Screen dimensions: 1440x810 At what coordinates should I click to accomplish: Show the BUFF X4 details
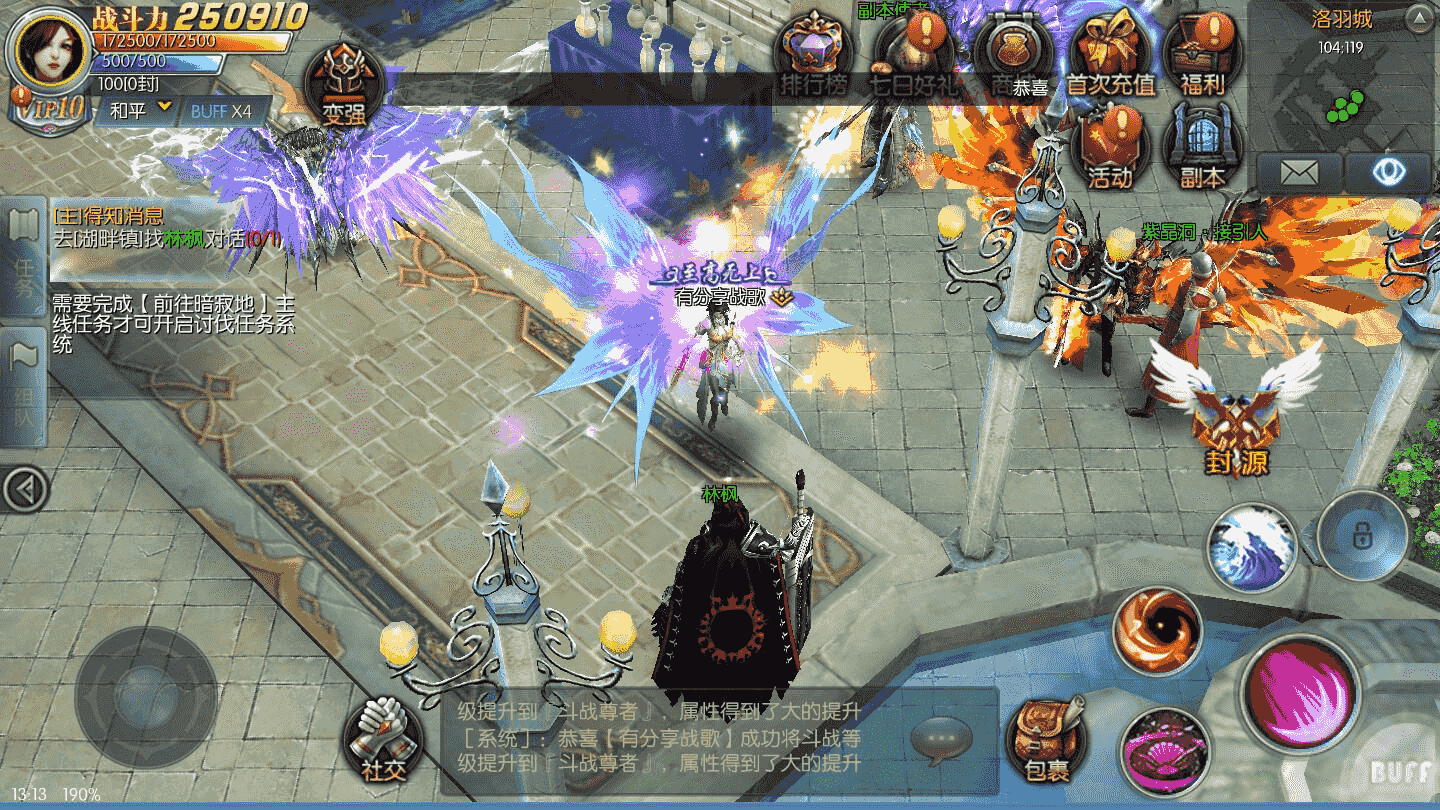(221, 111)
